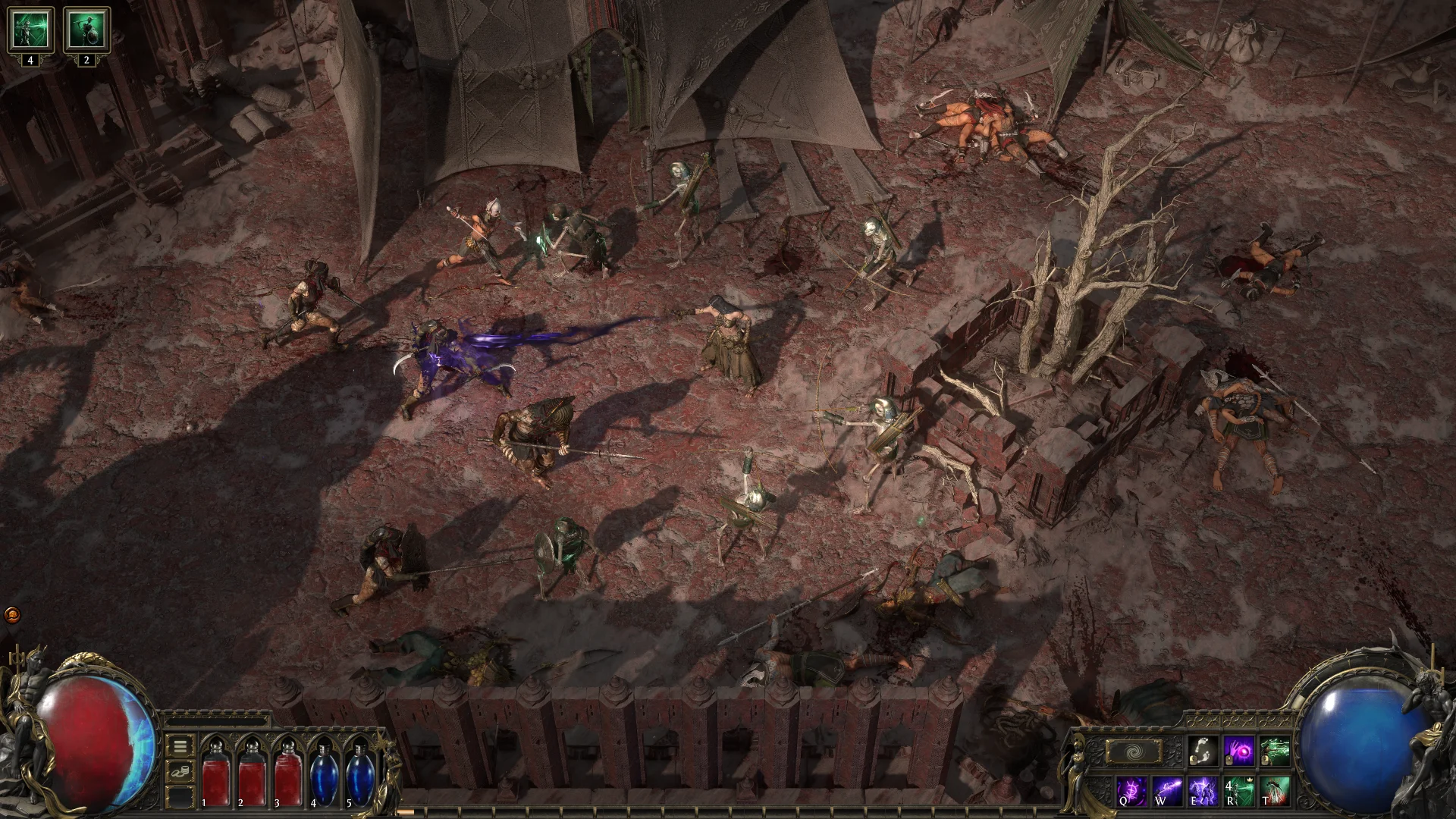Open the three-line menu button
Image resolution: width=1456 pixels, height=819 pixels.
[x=180, y=747]
